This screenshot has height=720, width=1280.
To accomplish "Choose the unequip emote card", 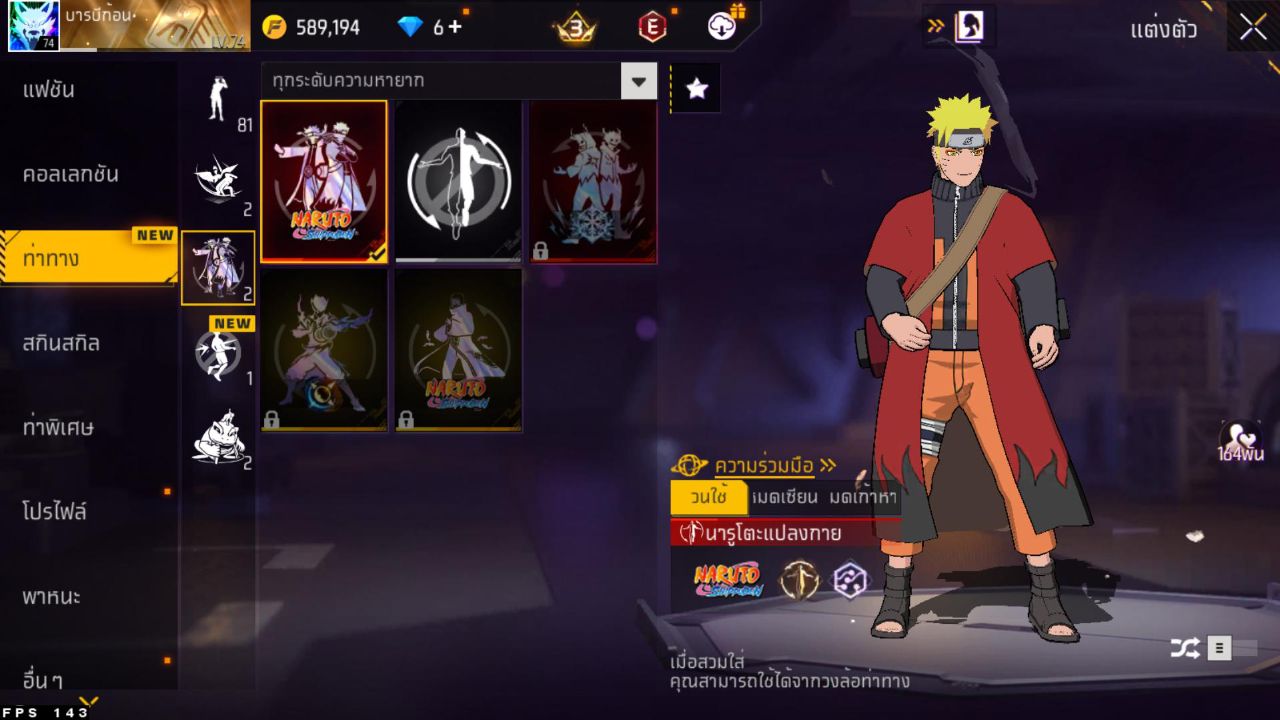I will (x=458, y=181).
